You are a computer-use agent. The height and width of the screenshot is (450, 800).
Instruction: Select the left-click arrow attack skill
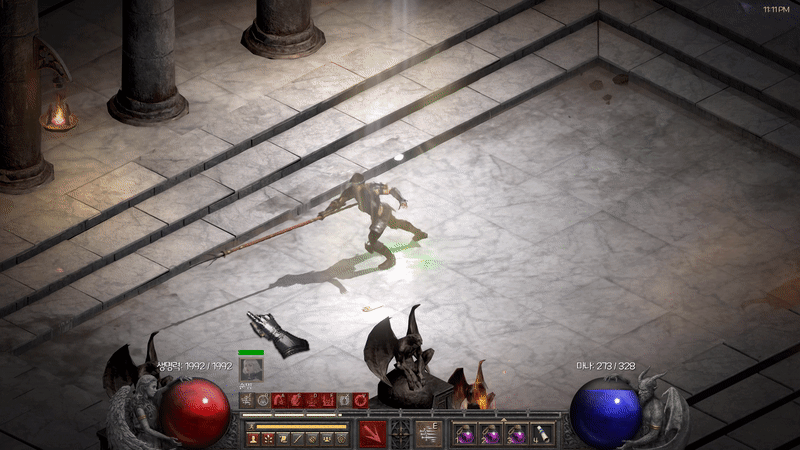(372, 434)
